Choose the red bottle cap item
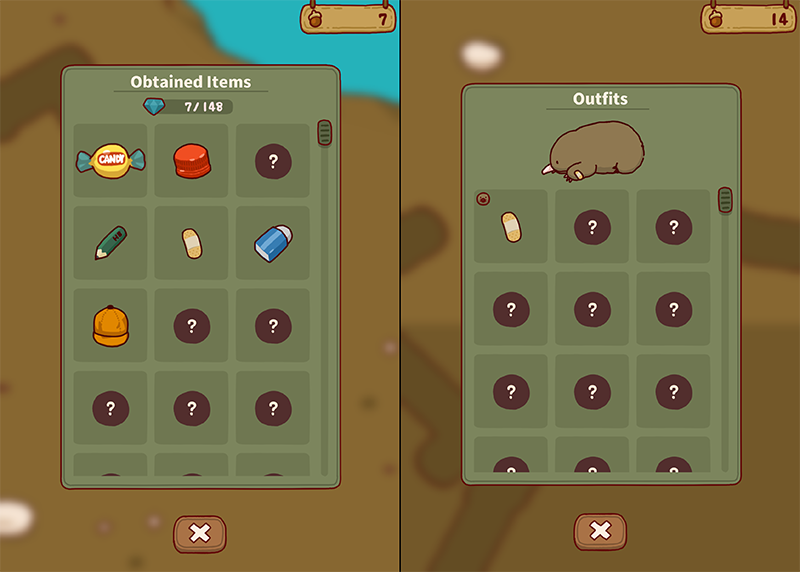 (x=191, y=160)
